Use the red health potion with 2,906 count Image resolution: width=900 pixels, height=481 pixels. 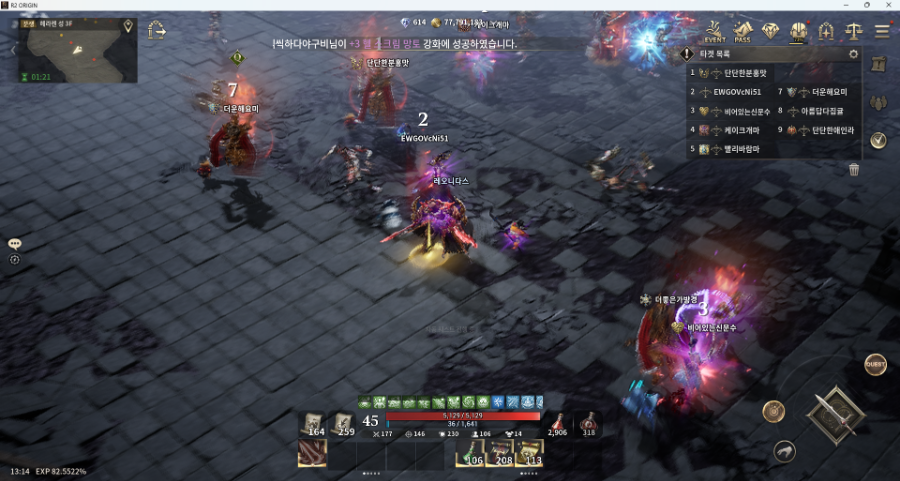(x=557, y=424)
